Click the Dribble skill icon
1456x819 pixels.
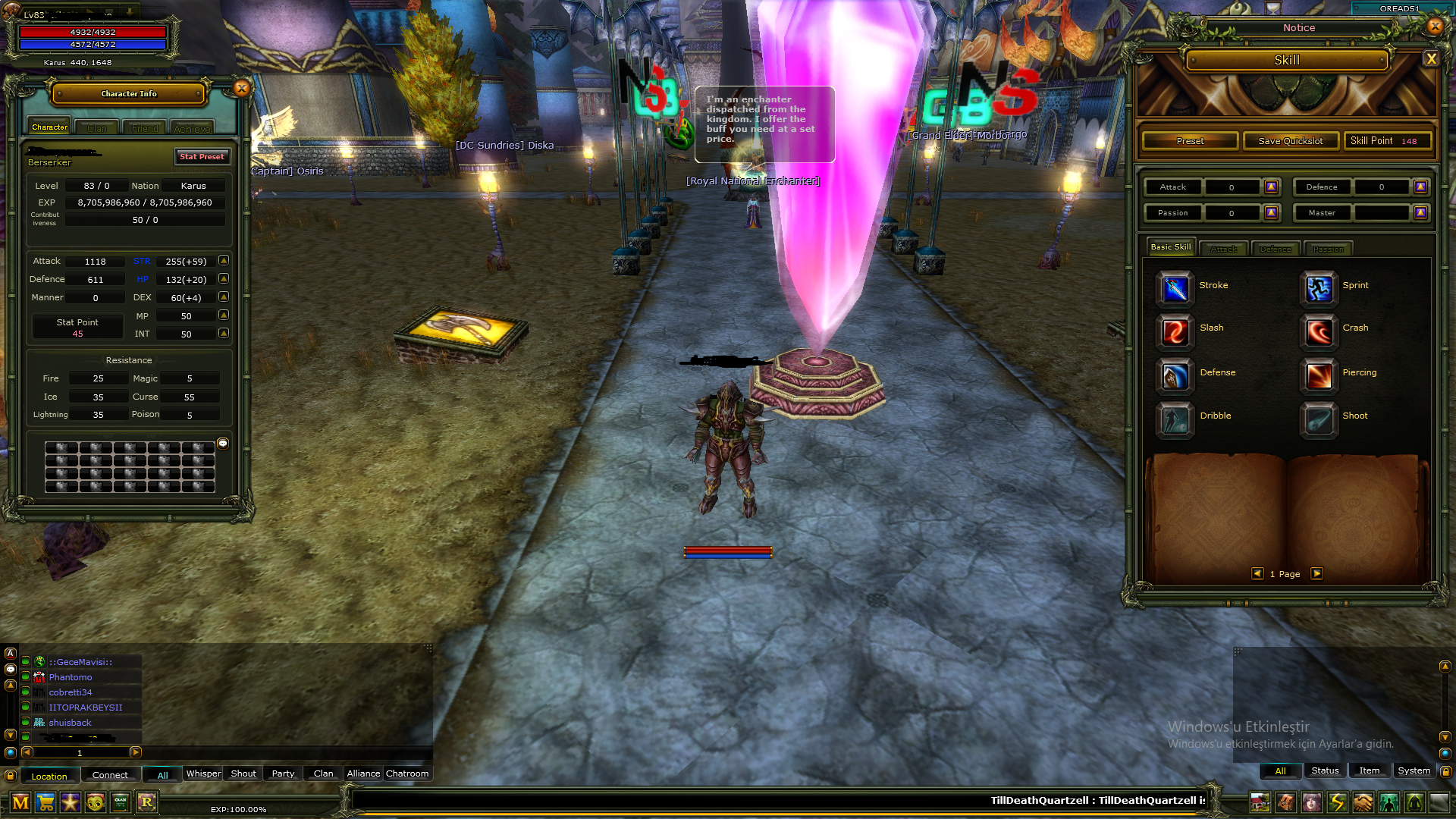(1174, 420)
